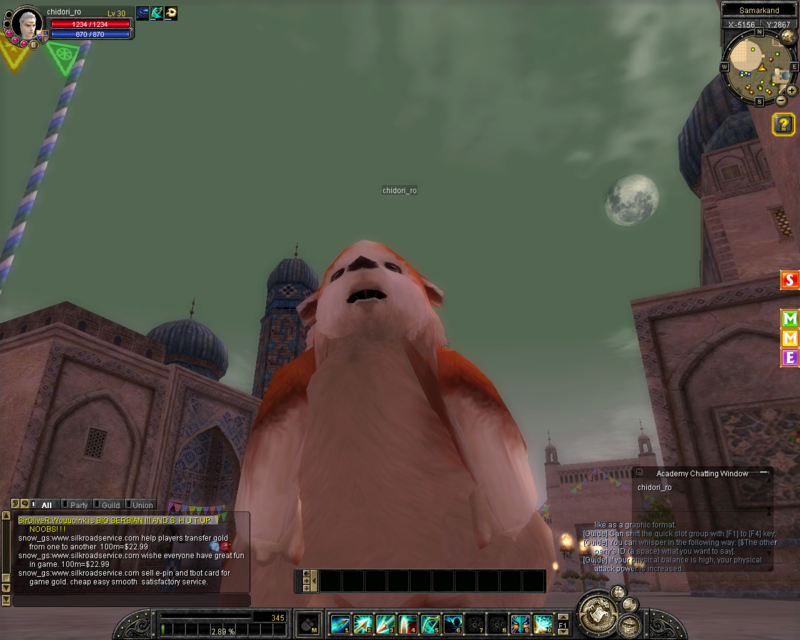Image resolution: width=800 pixels, height=640 pixels.
Task: Show the All chat tab
Action: pos(46,505)
